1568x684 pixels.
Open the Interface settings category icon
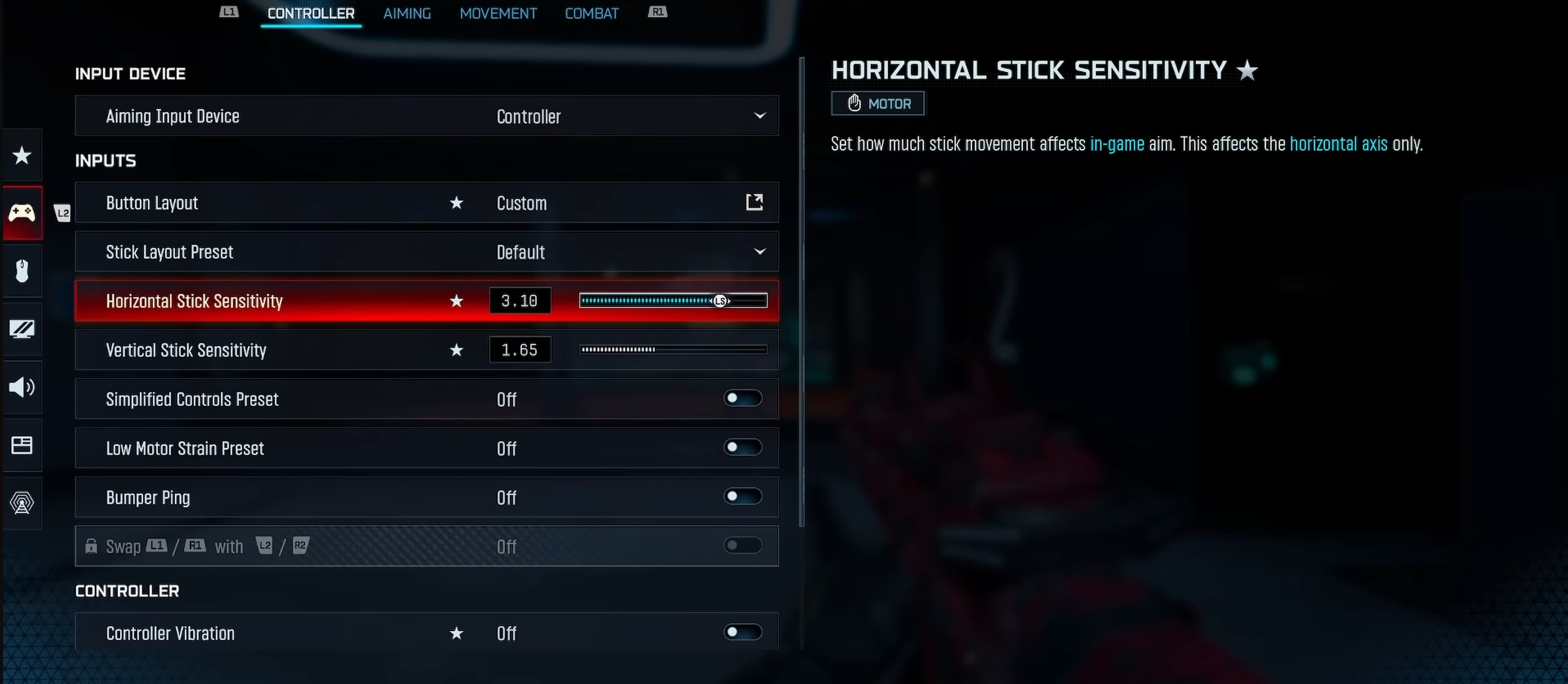(x=22, y=445)
